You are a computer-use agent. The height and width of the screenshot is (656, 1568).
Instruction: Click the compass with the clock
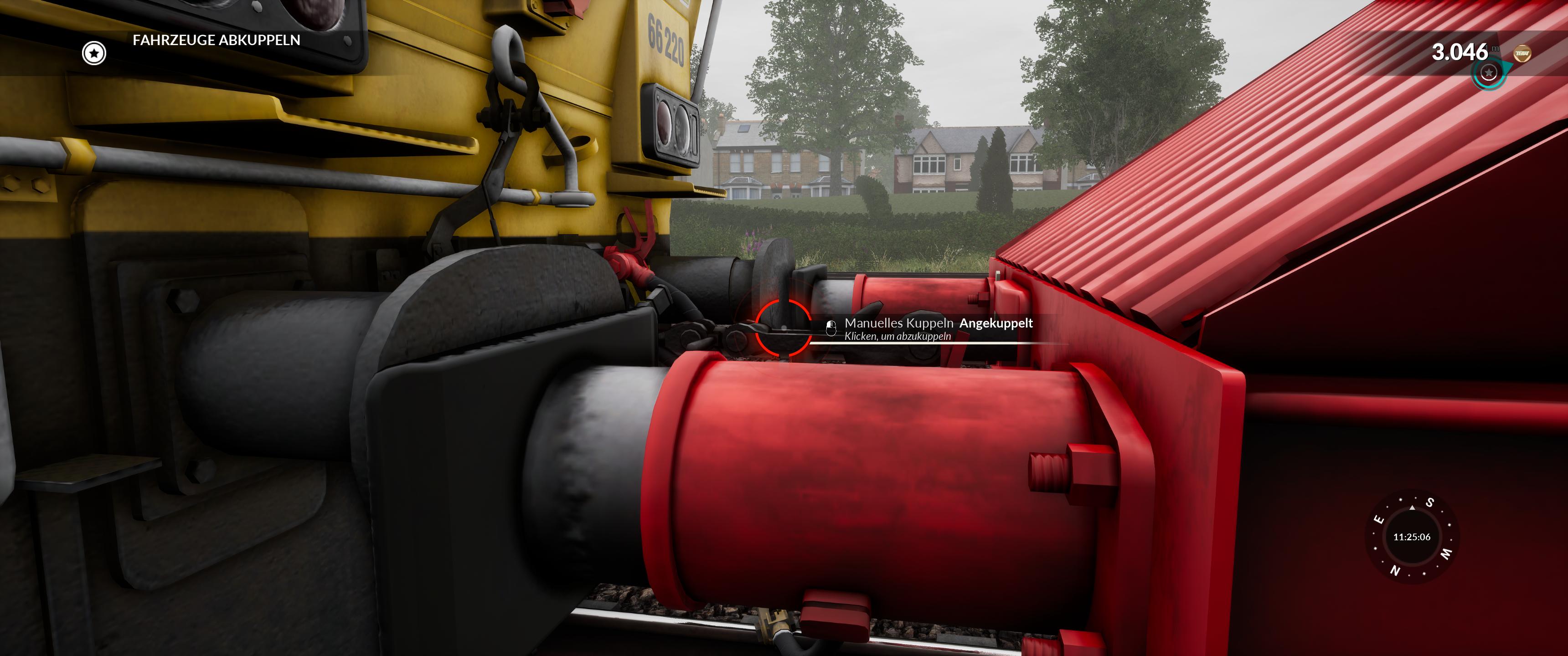click(x=1411, y=537)
